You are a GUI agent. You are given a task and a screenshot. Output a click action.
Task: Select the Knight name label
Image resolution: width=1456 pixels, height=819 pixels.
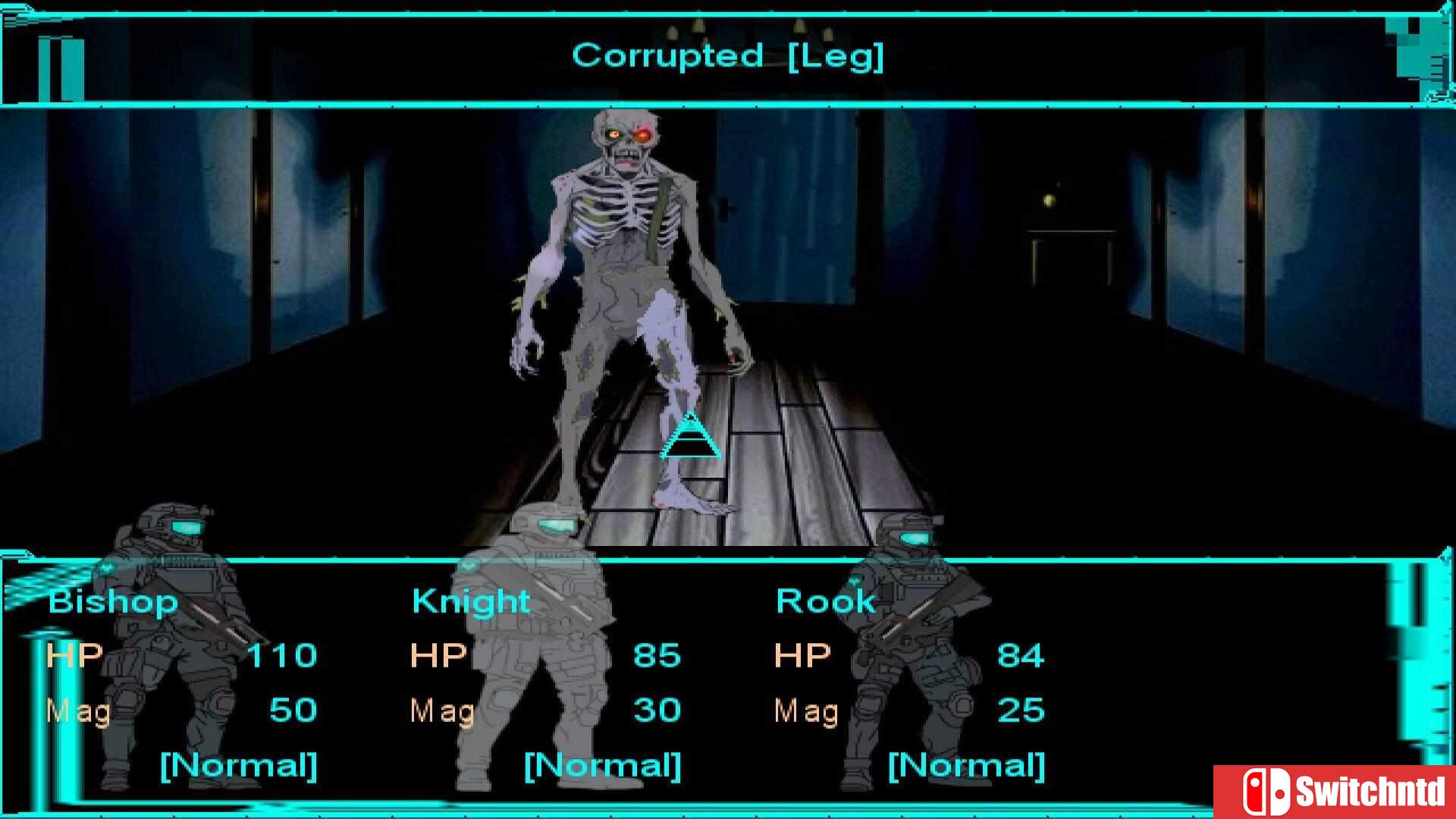469,601
